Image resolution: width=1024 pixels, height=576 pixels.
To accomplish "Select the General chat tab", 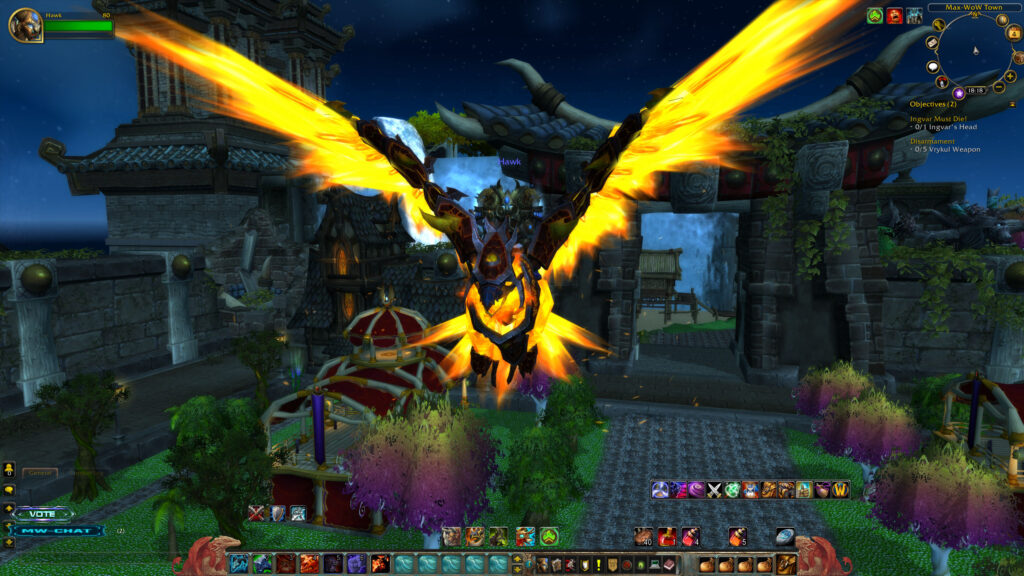I will point(40,473).
